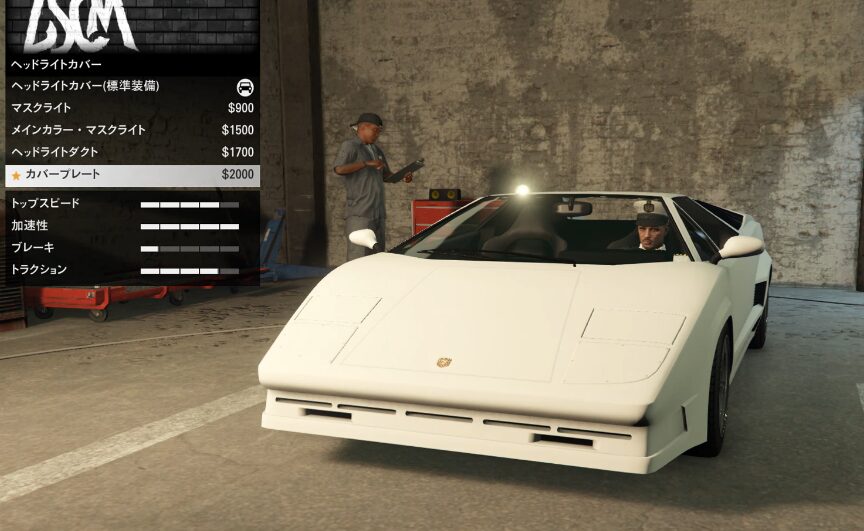The image size is (864, 531).
Task: Select ヘッドライトダクト priced at $1700
Action: pos(130,152)
